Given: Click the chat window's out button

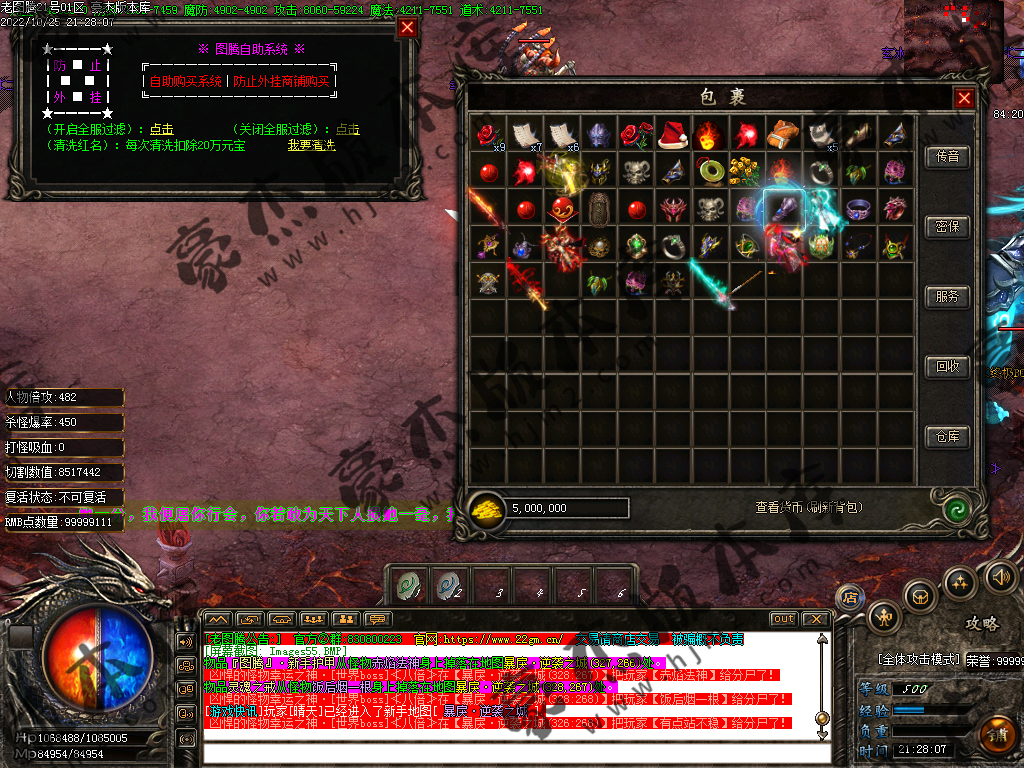Looking at the screenshot, I should click(x=784, y=619).
